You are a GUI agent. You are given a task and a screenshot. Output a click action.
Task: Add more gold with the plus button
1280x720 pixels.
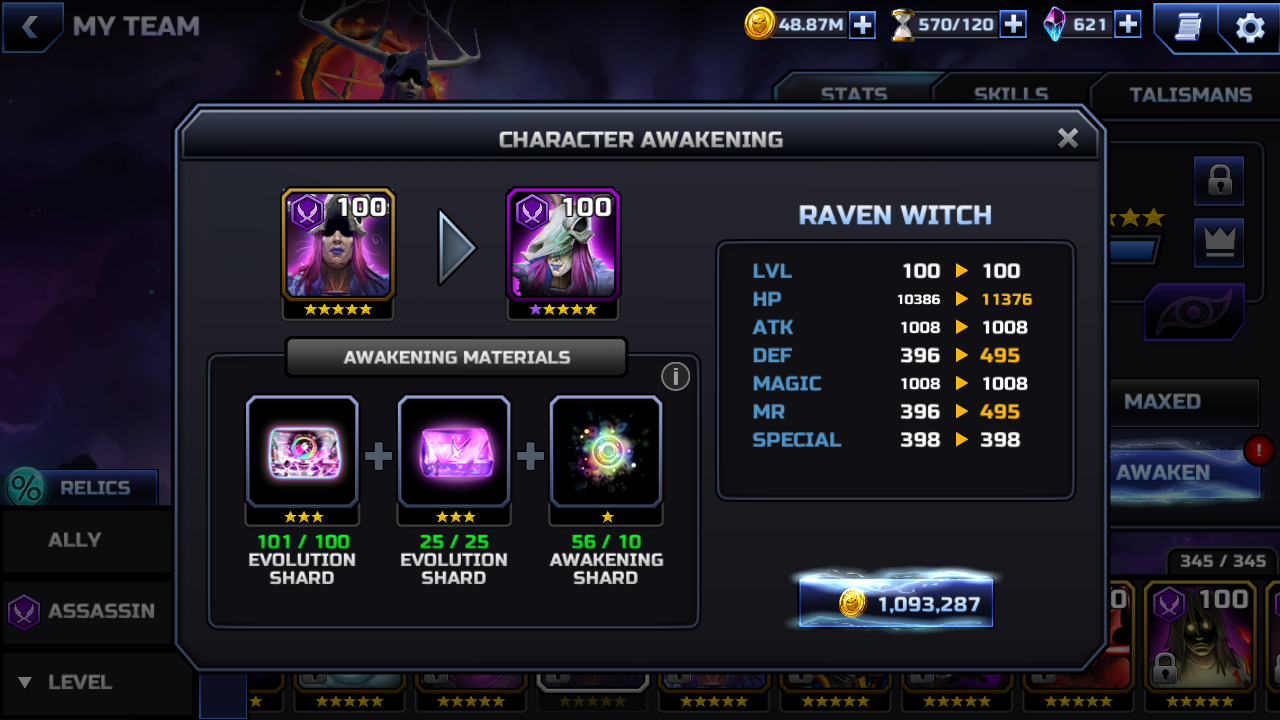pos(862,25)
